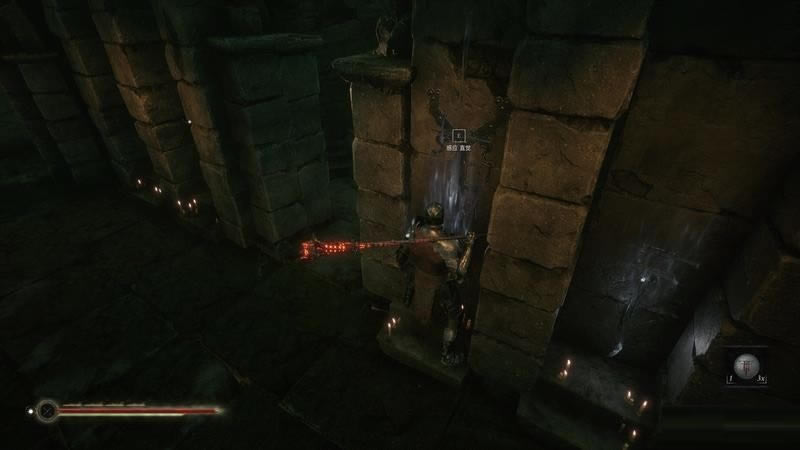
Task: Click the circular emblem beside the health bar
Action: (46, 409)
